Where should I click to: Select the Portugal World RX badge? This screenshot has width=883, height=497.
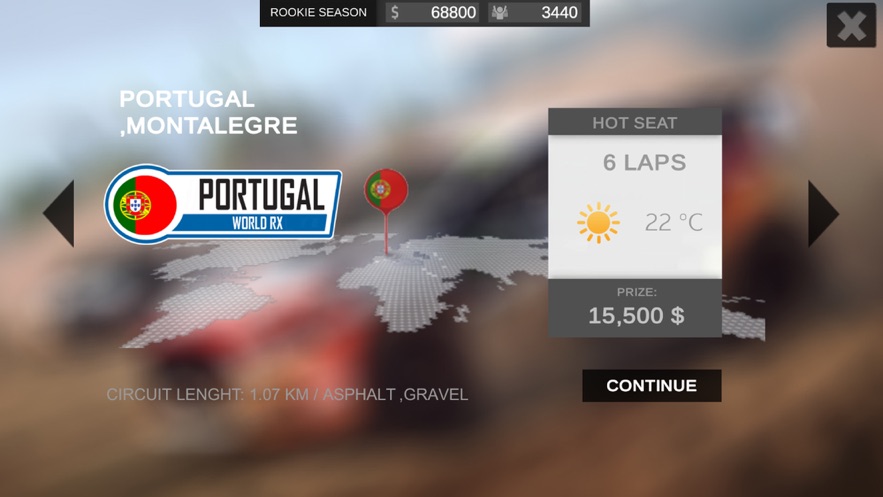pos(224,203)
